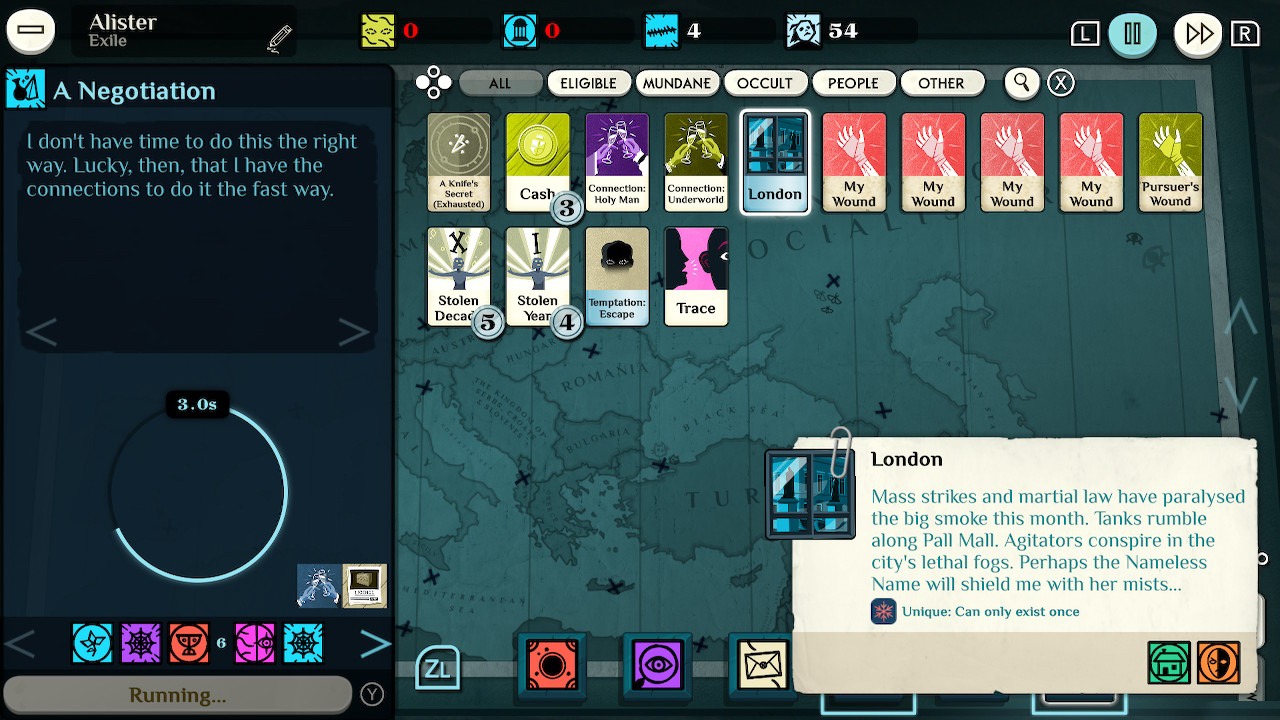Select the highlighted London card
This screenshot has width=1280, height=720.
coord(775,162)
